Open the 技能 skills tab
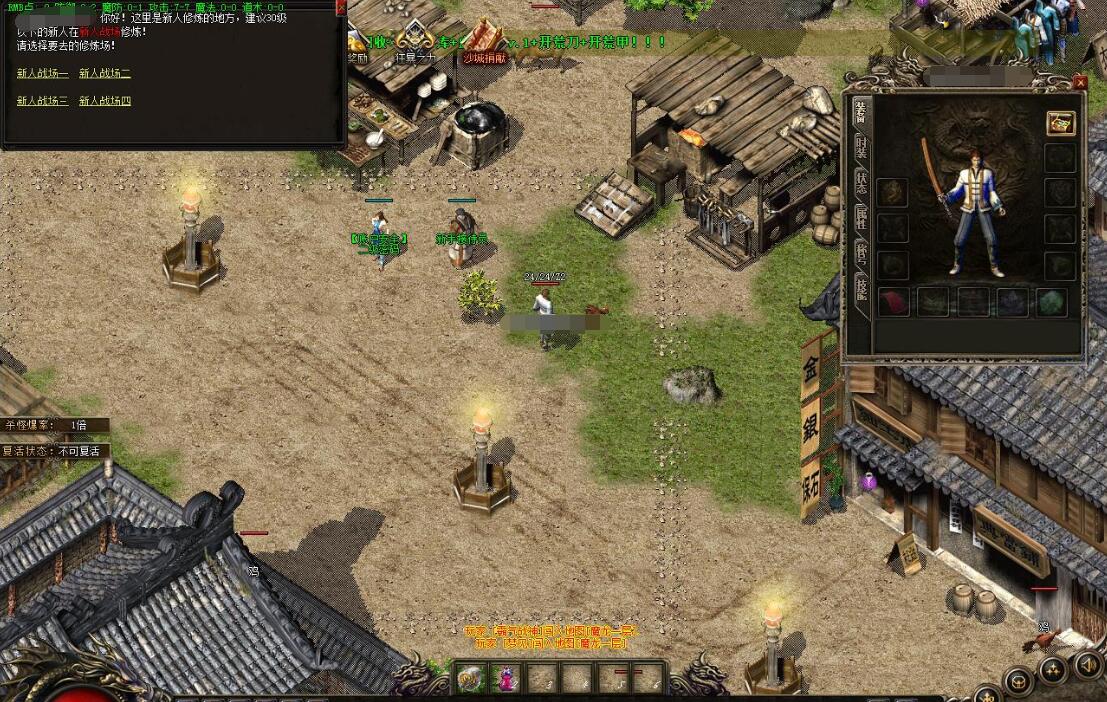Viewport: 1107px width, 702px height. 860,289
